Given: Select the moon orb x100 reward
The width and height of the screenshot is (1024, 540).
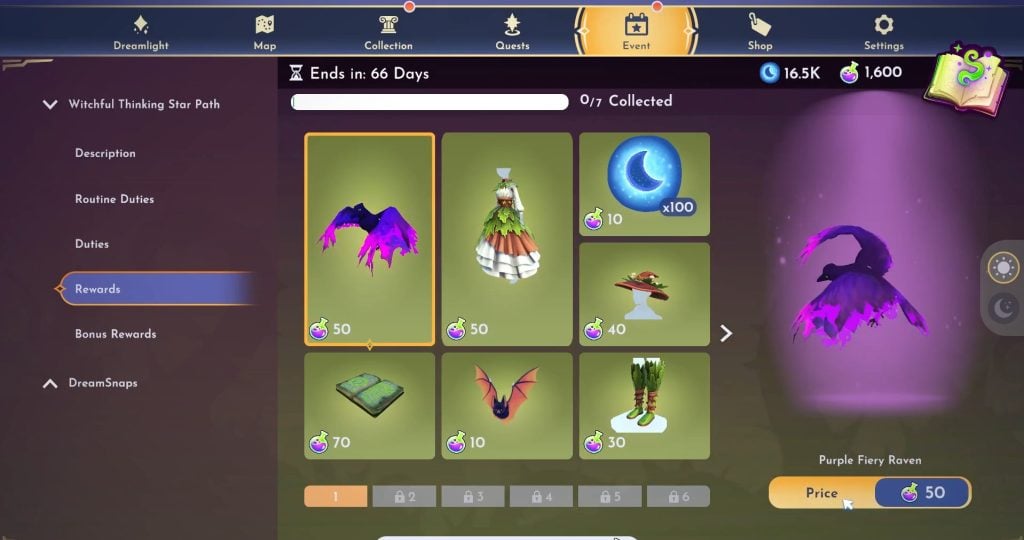Looking at the screenshot, I should (644, 184).
